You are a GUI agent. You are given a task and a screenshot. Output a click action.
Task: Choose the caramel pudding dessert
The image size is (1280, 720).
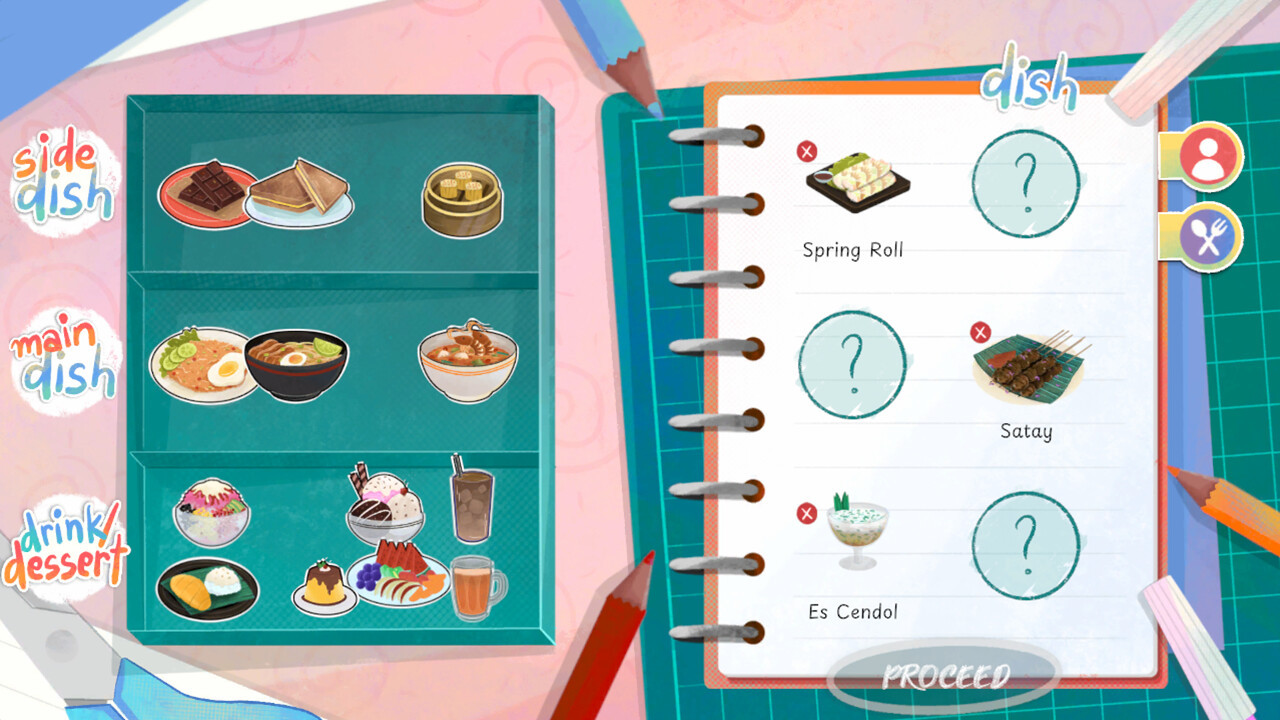pyautogui.click(x=324, y=588)
